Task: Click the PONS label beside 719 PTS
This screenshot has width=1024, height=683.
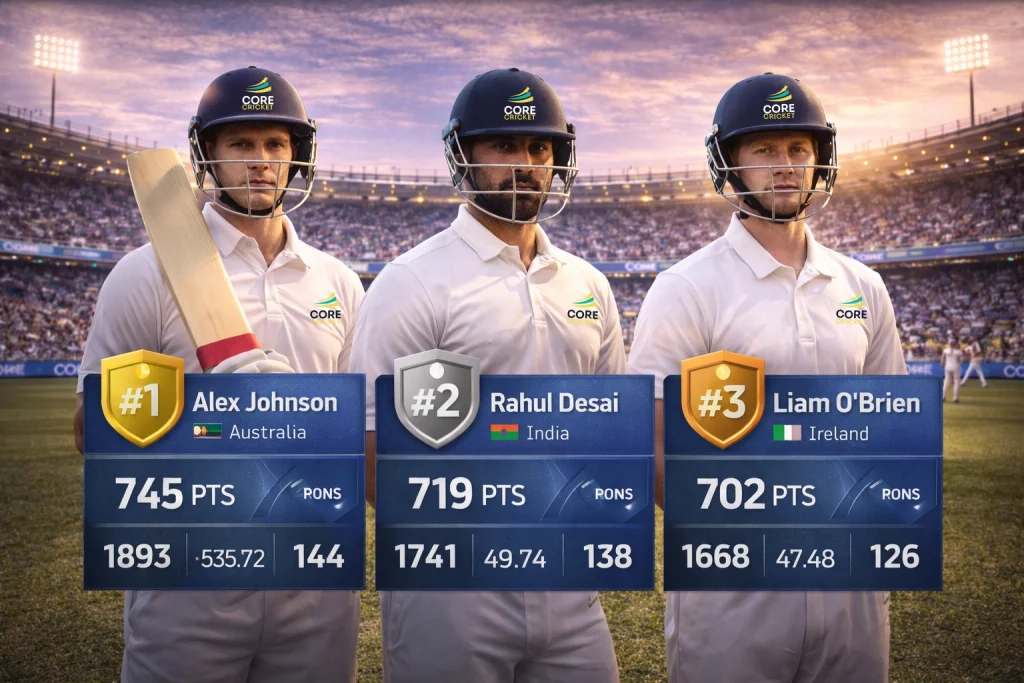Action: pos(614,493)
